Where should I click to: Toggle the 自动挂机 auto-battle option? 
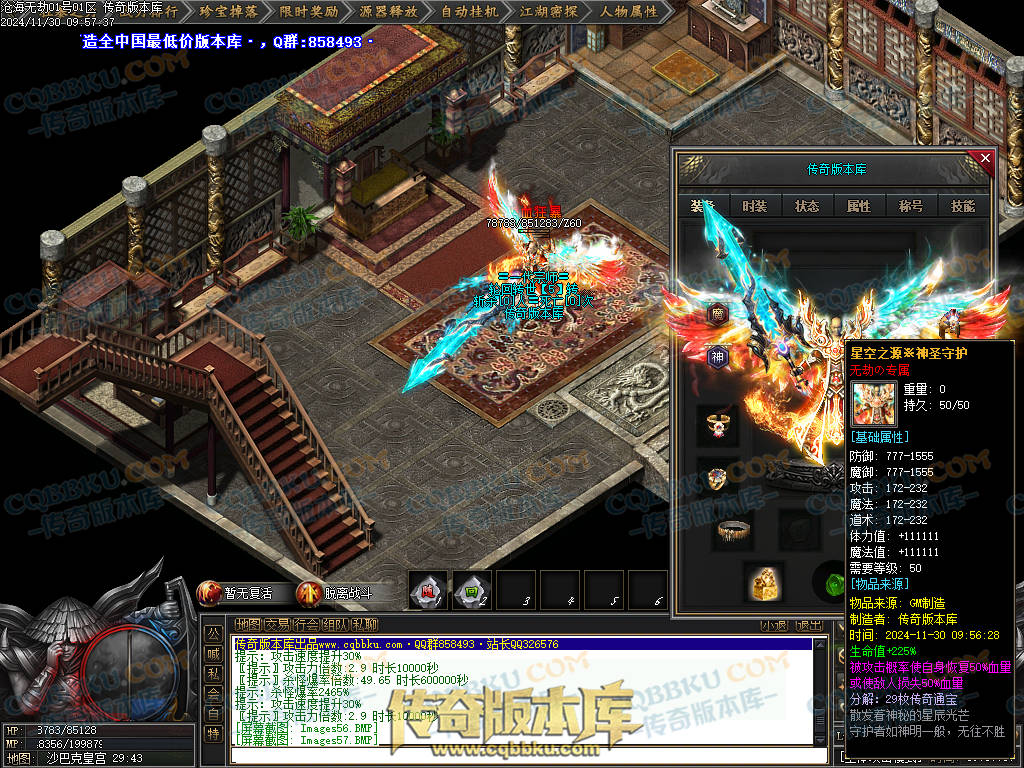pos(469,12)
